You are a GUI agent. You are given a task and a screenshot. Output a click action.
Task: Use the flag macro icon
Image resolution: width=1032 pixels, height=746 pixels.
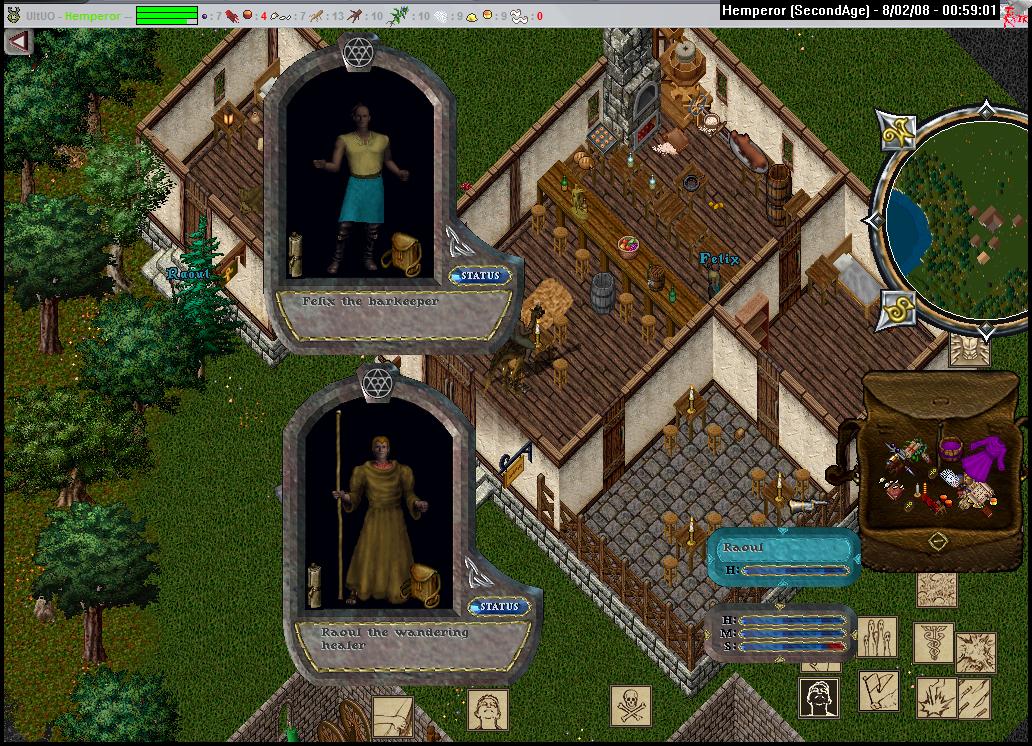tap(878, 690)
